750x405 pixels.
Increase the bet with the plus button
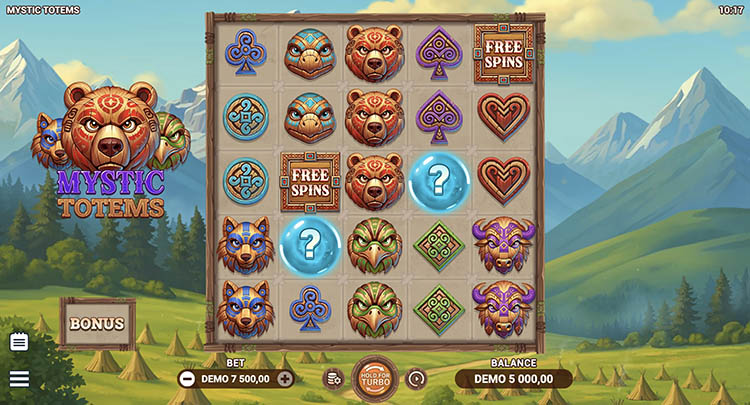285,378
